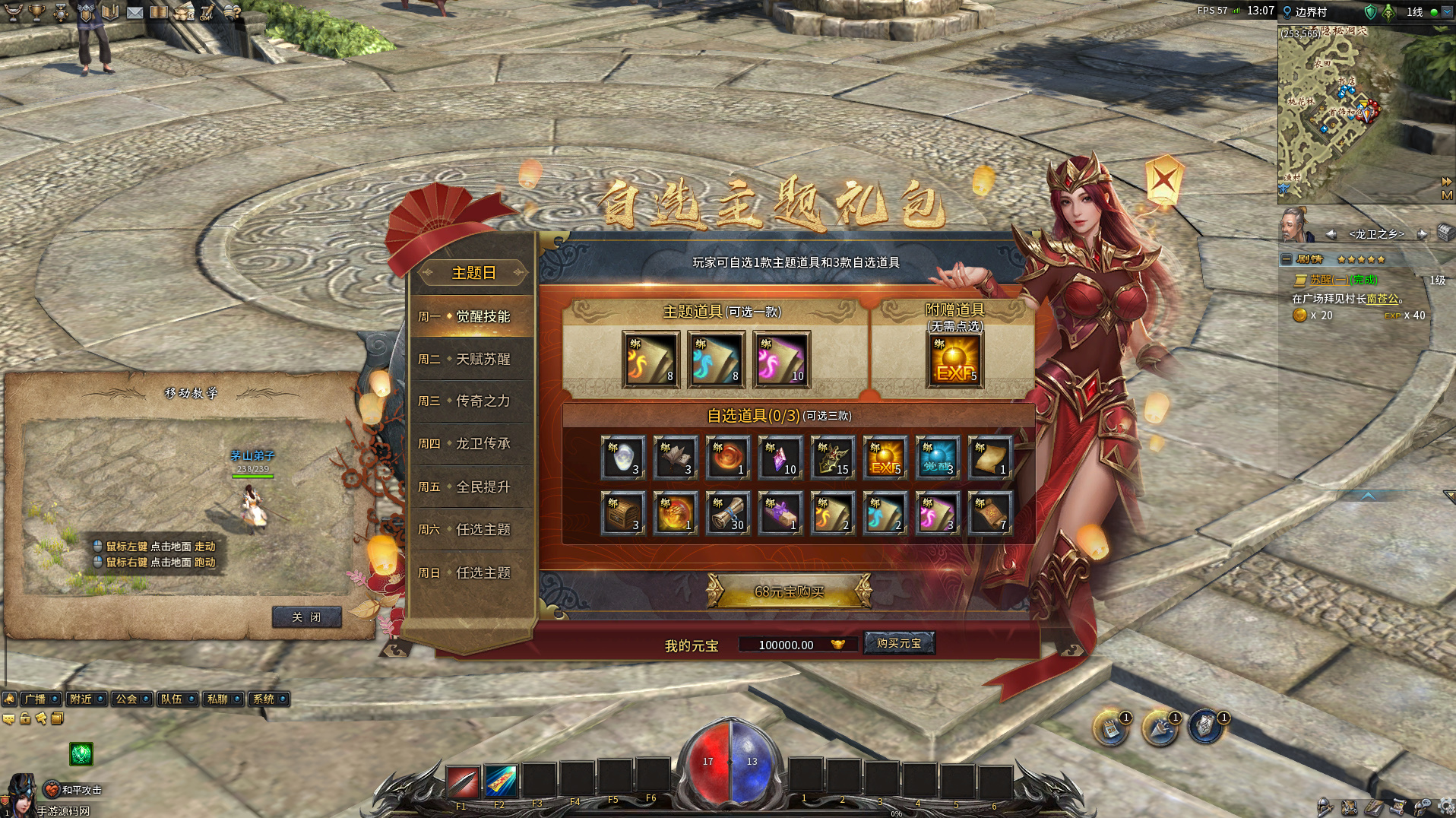The height and width of the screenshot is (818, 1456).
Task: Select Monday 觉醒技能 theme tab
Action: coord(472,316)
